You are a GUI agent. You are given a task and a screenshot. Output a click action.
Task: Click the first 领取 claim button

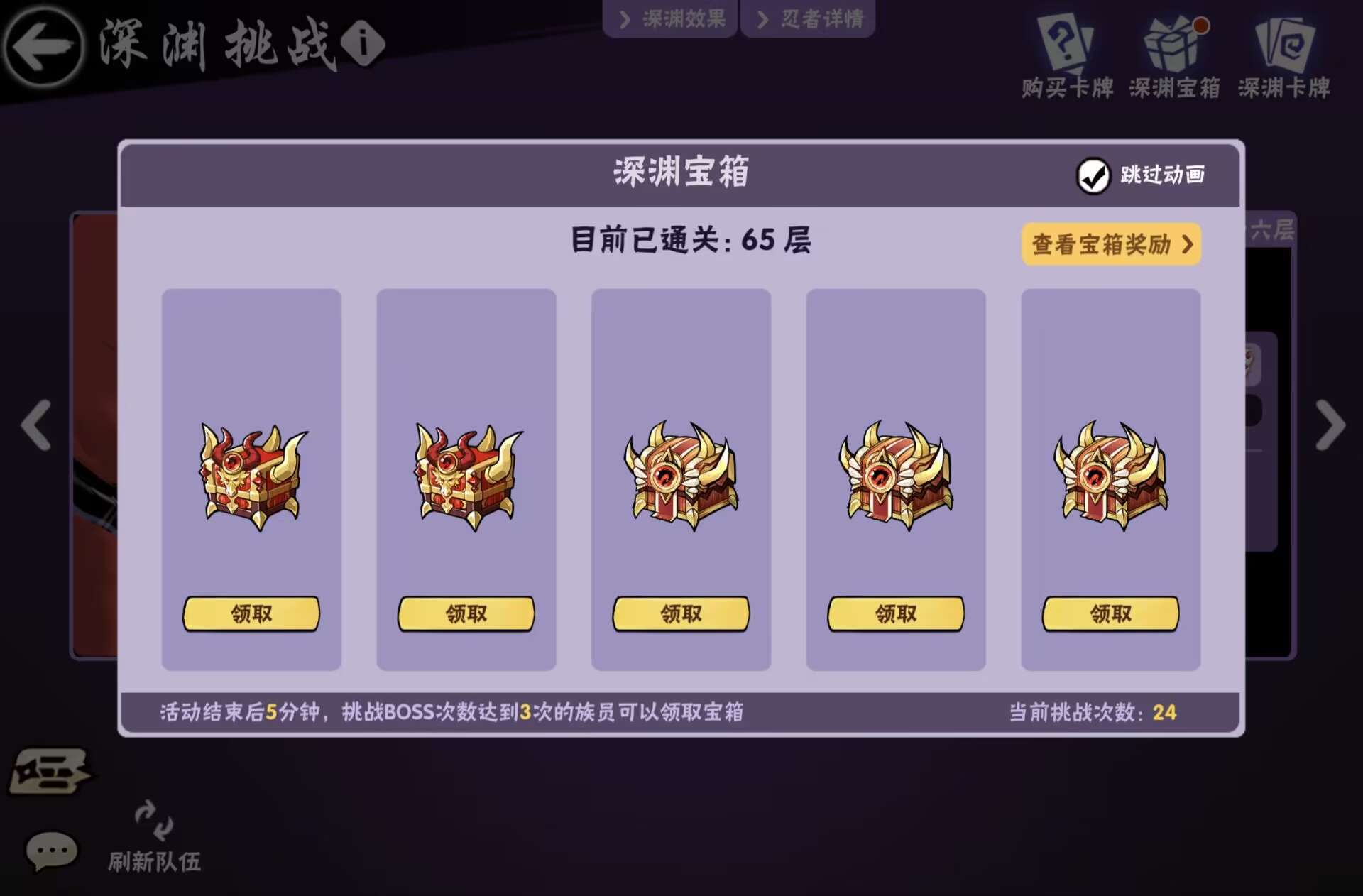point(252,613)
